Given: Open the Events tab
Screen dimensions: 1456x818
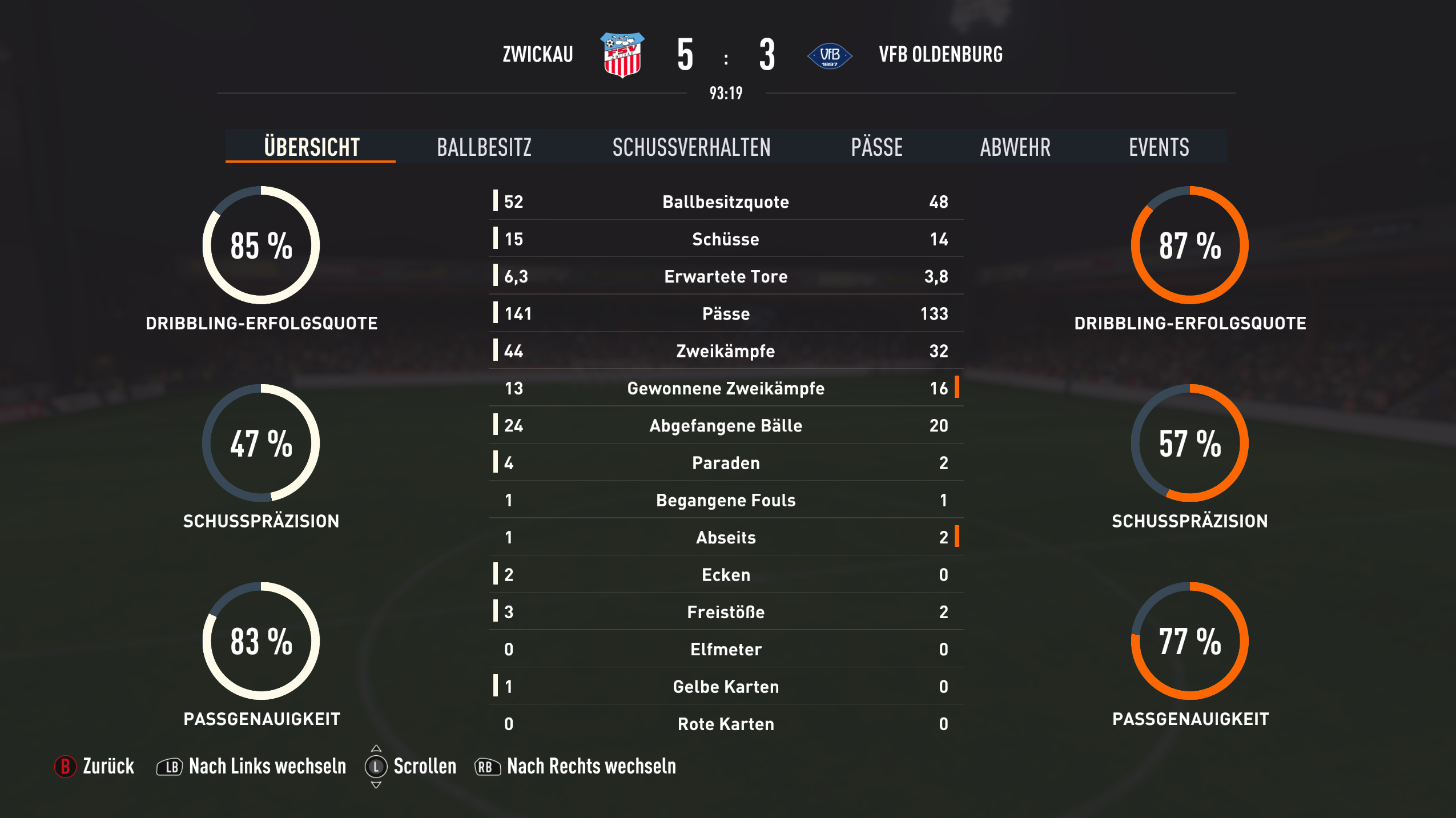Looking at the screenshot, I should tap(1159, 147).
